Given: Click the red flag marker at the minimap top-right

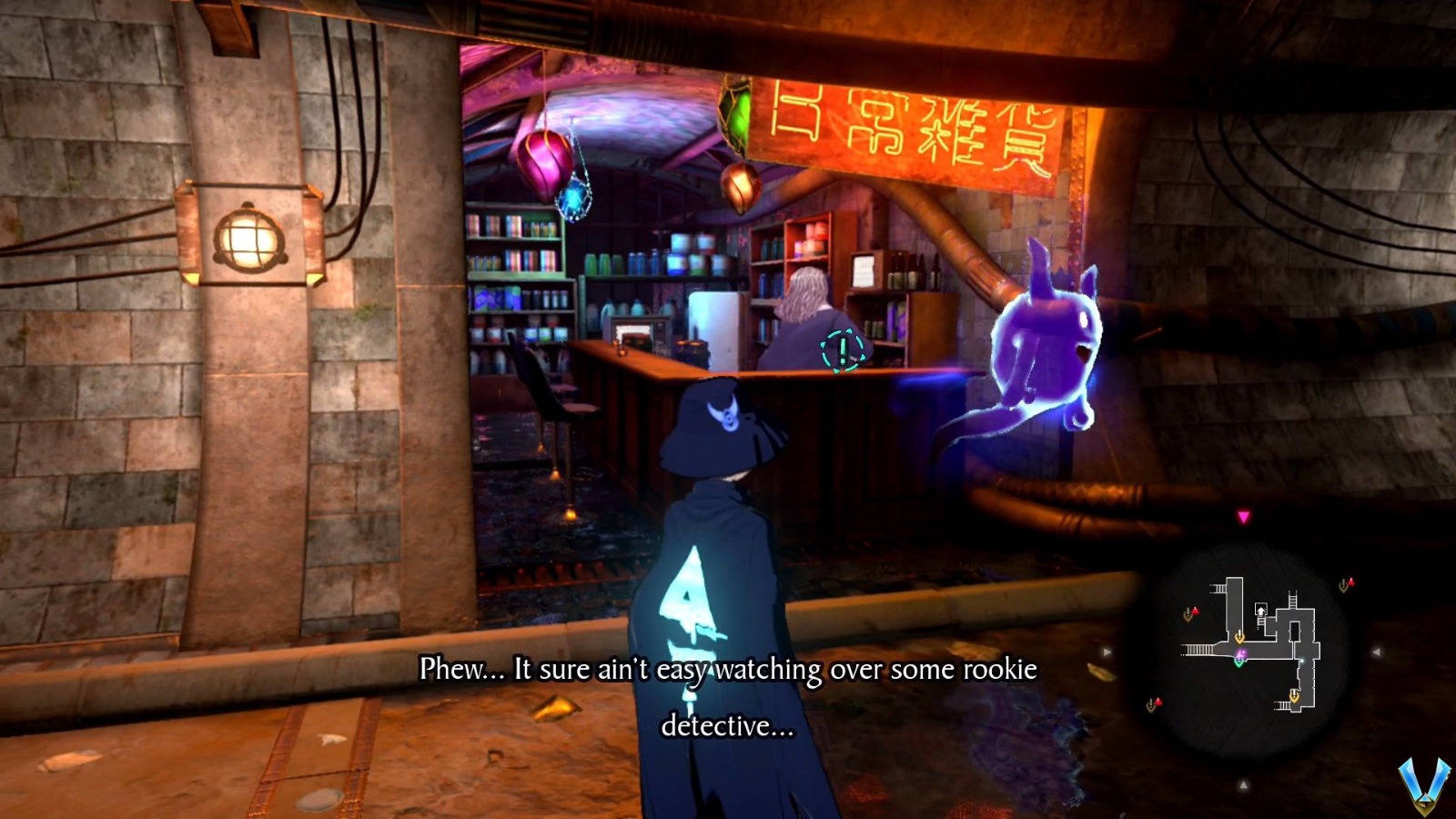Looking at the screenshot, I should pyautogui.click(x=1350, y=581).
